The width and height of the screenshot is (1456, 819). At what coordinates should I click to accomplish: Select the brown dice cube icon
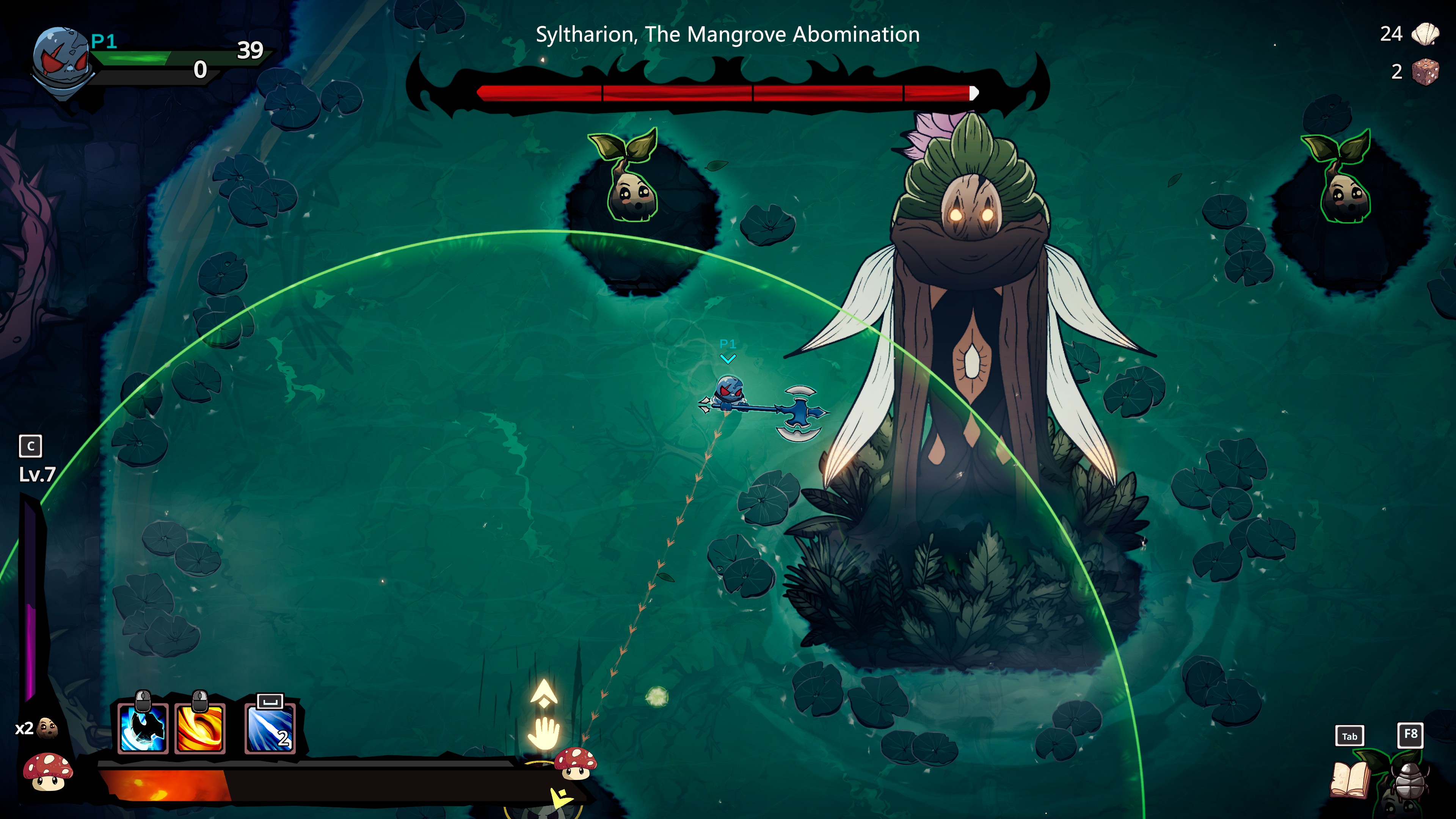(x=1425, y=72)
